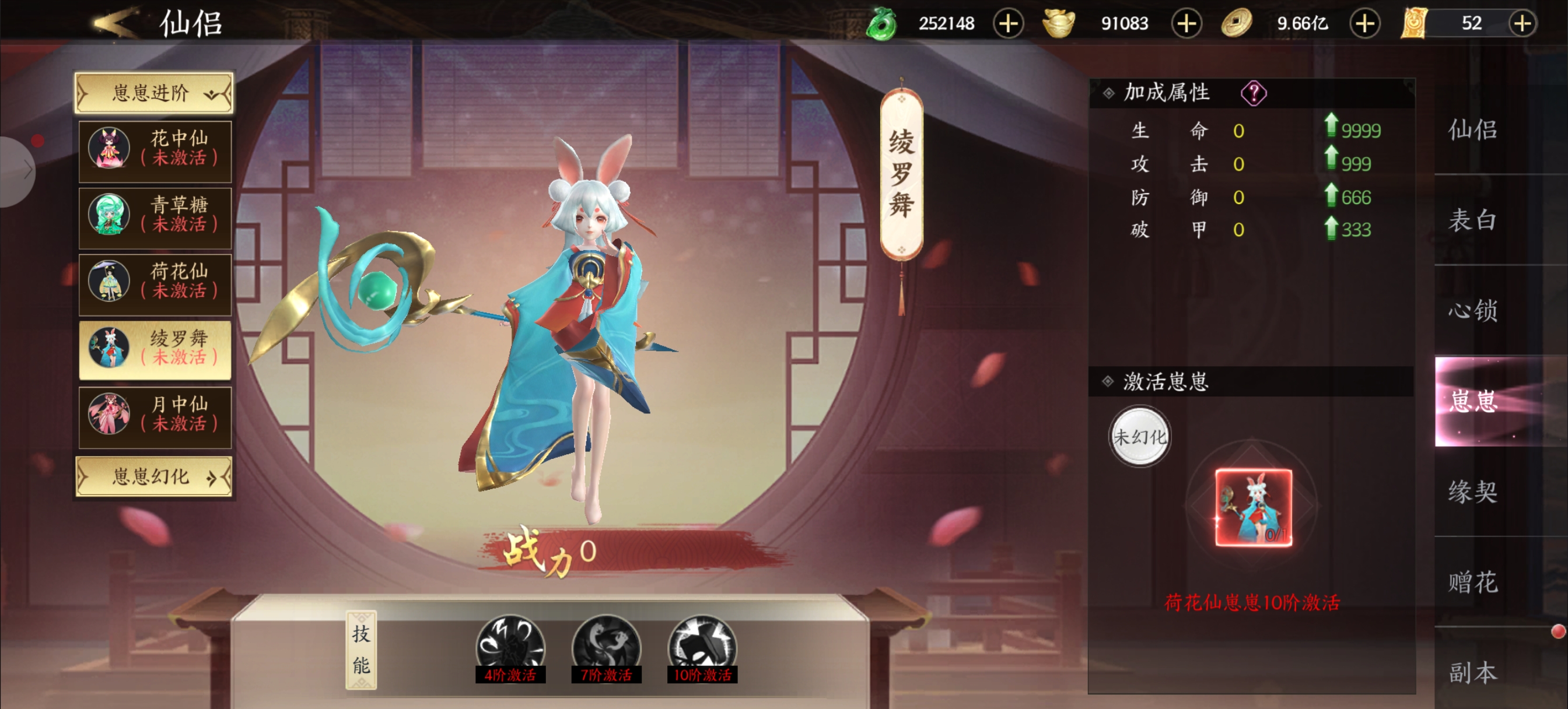Image resolution: width=1568 pixels, height=709 pixels.
Task: Add more copper coins
Action: click(x=1364, y=24)
